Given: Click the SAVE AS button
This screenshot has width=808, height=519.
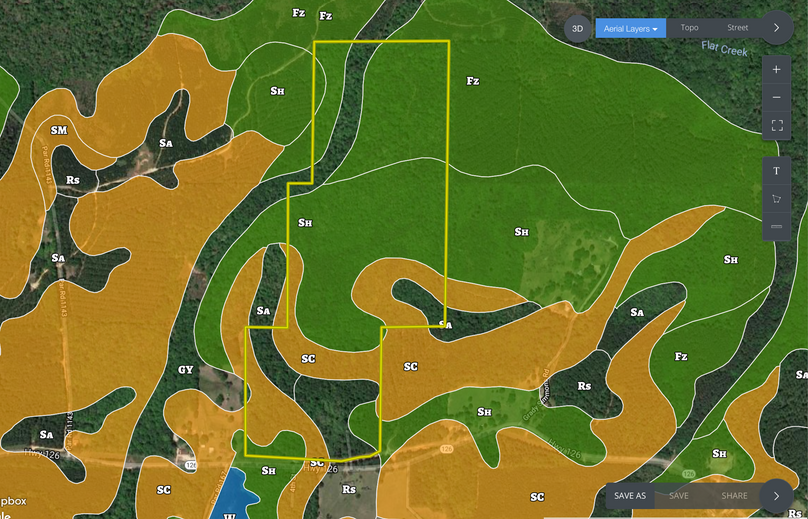Looking at the screenshot, I should pos(630,496).
